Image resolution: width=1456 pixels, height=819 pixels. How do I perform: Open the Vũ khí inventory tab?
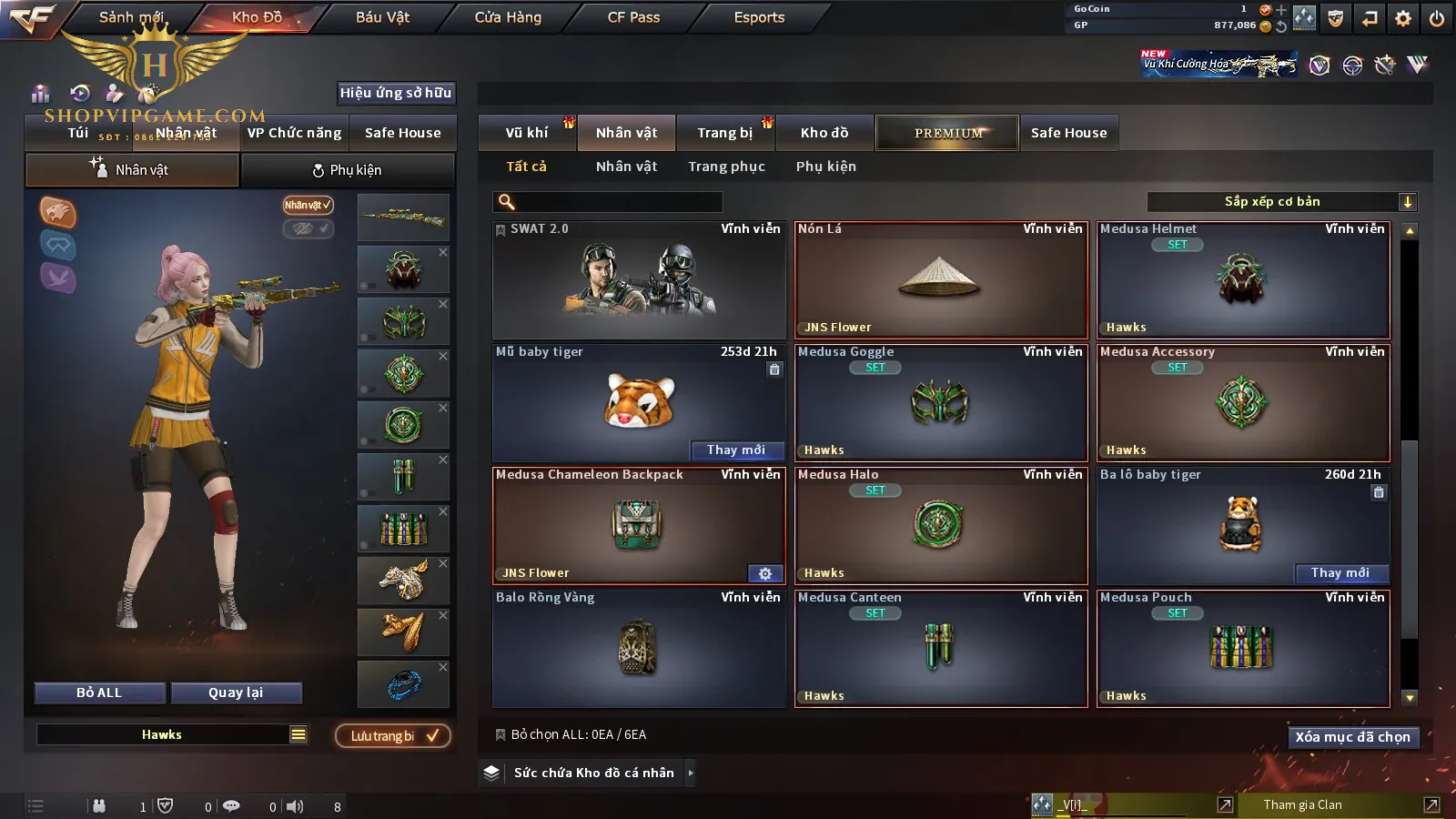pos(527,133)
